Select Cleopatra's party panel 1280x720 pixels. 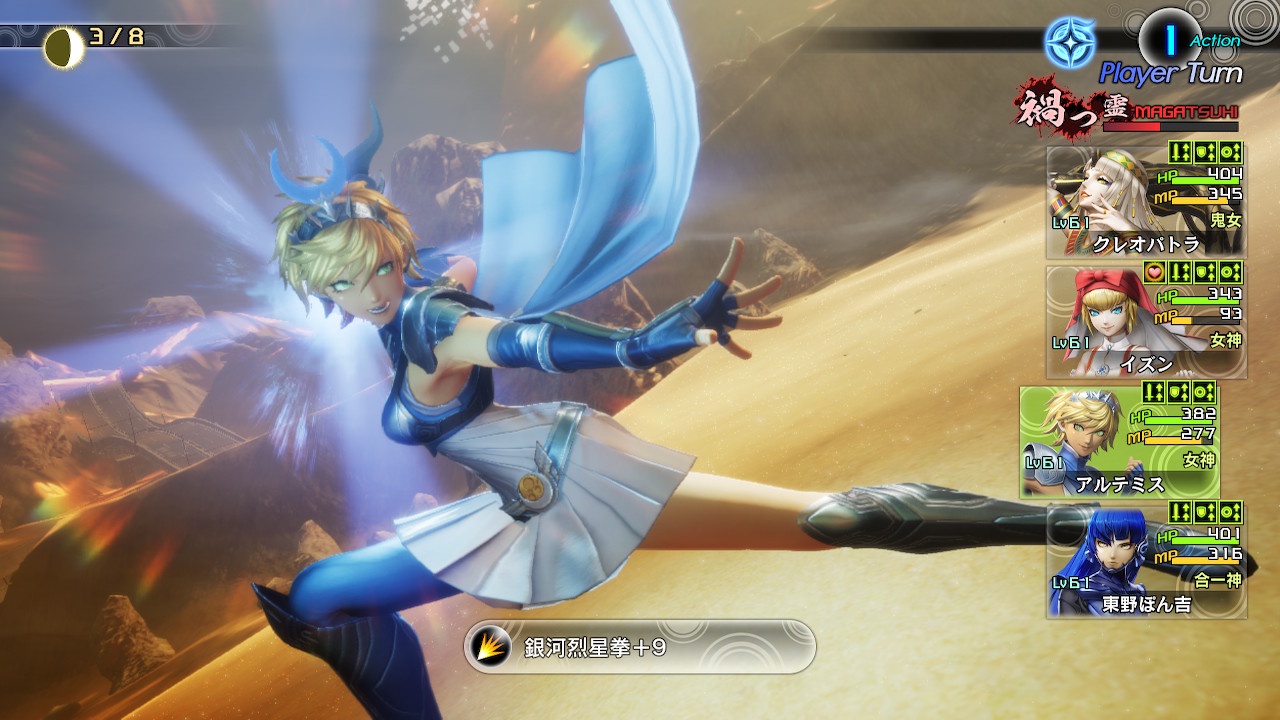click(x=1146, y=203)
